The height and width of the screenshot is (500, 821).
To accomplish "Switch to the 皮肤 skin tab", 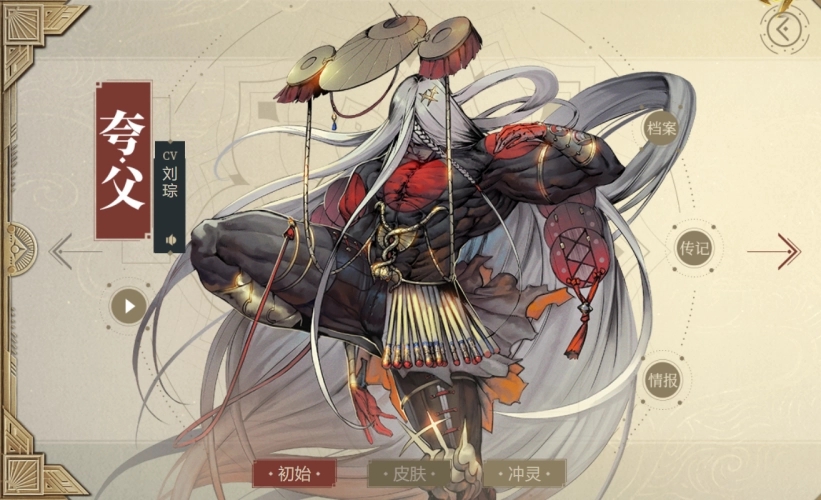I will click(409, 473).
